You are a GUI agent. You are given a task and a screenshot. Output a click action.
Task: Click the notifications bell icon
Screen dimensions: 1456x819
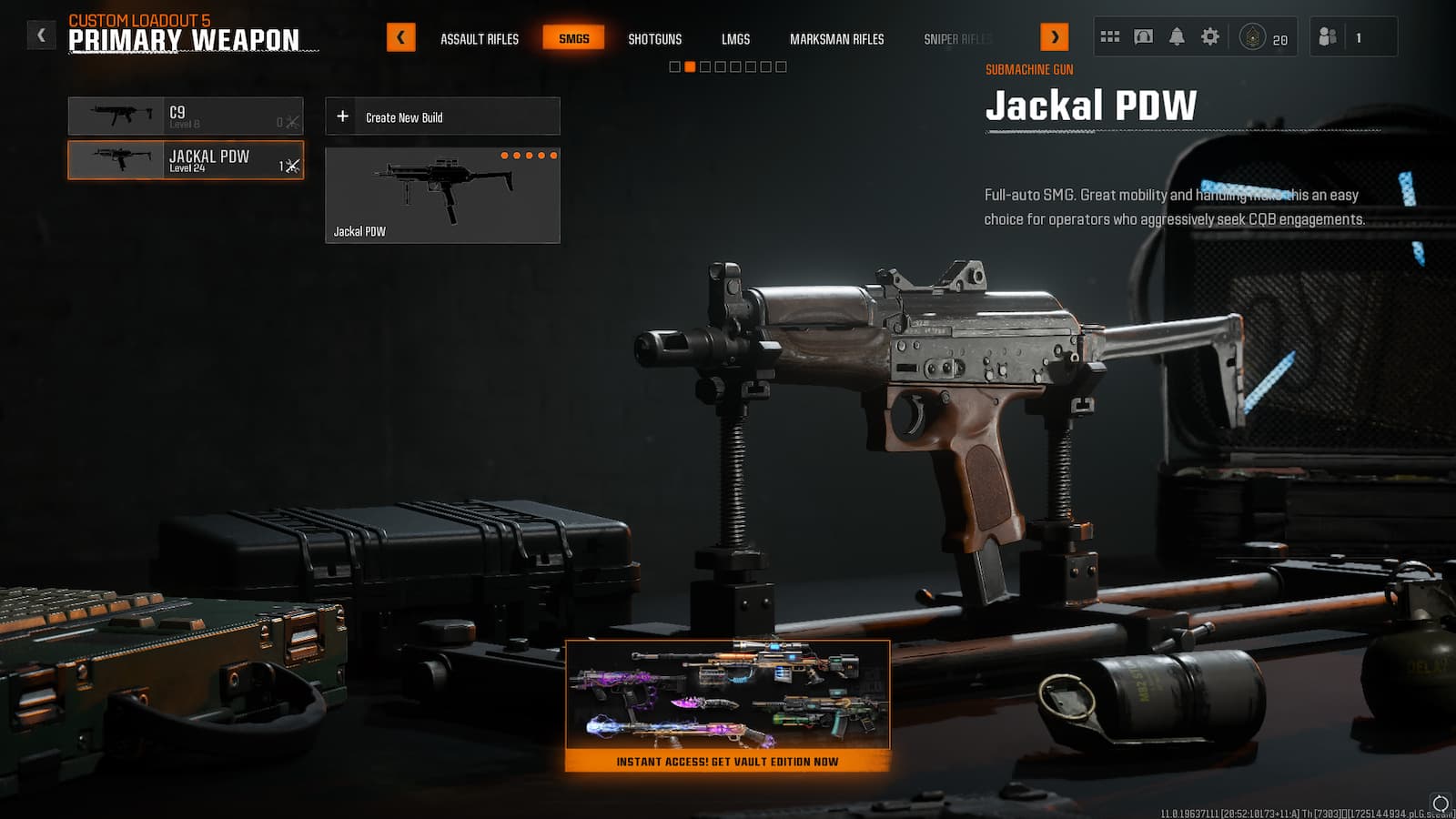[1177, 35]
